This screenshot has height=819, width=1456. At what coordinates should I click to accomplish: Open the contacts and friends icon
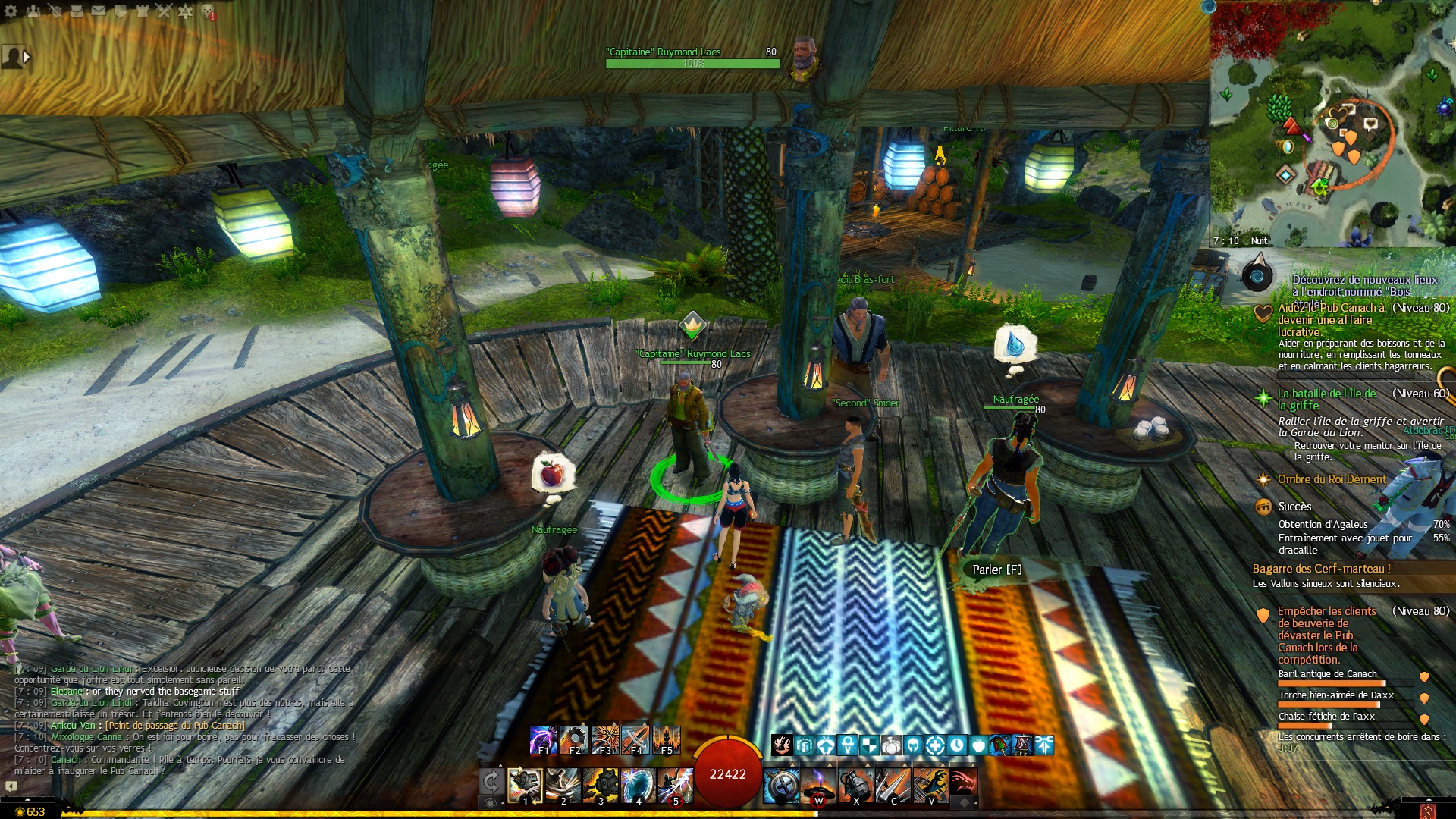[x=33, y=11]
